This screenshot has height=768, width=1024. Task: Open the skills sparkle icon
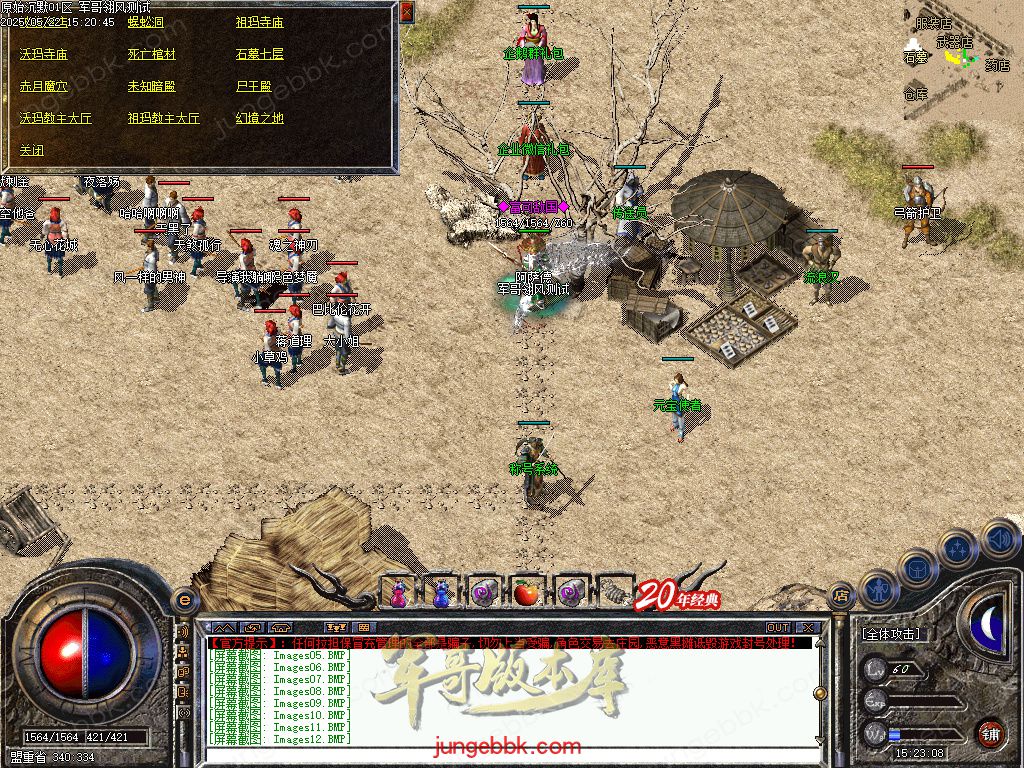click(957, 547)
